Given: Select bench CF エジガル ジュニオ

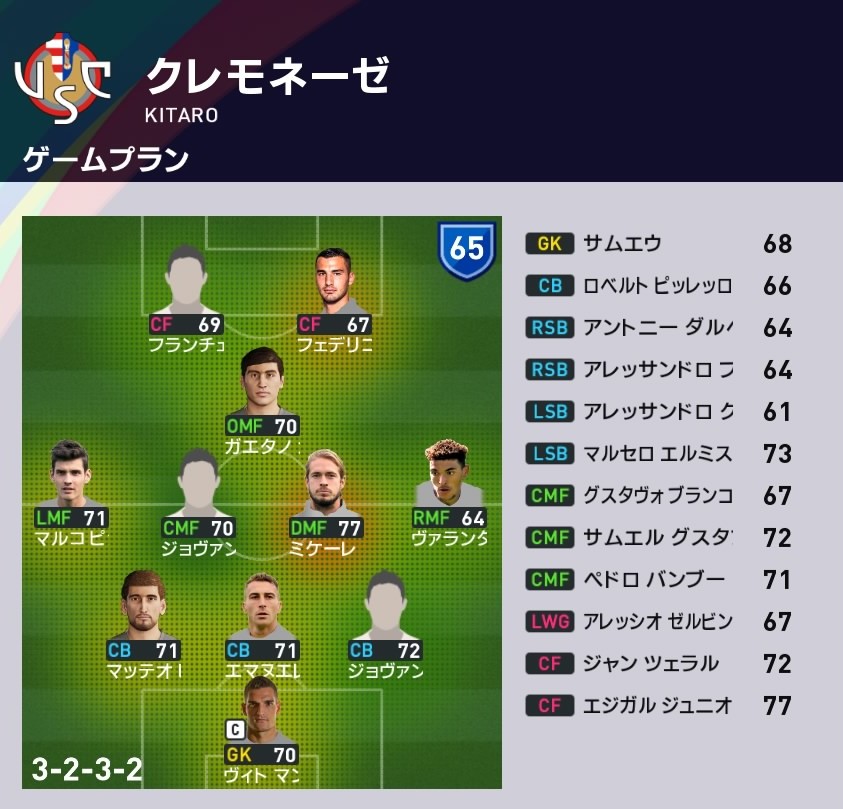Looking at the screenshot, I should pyautogui.click(x=658, y=706).
